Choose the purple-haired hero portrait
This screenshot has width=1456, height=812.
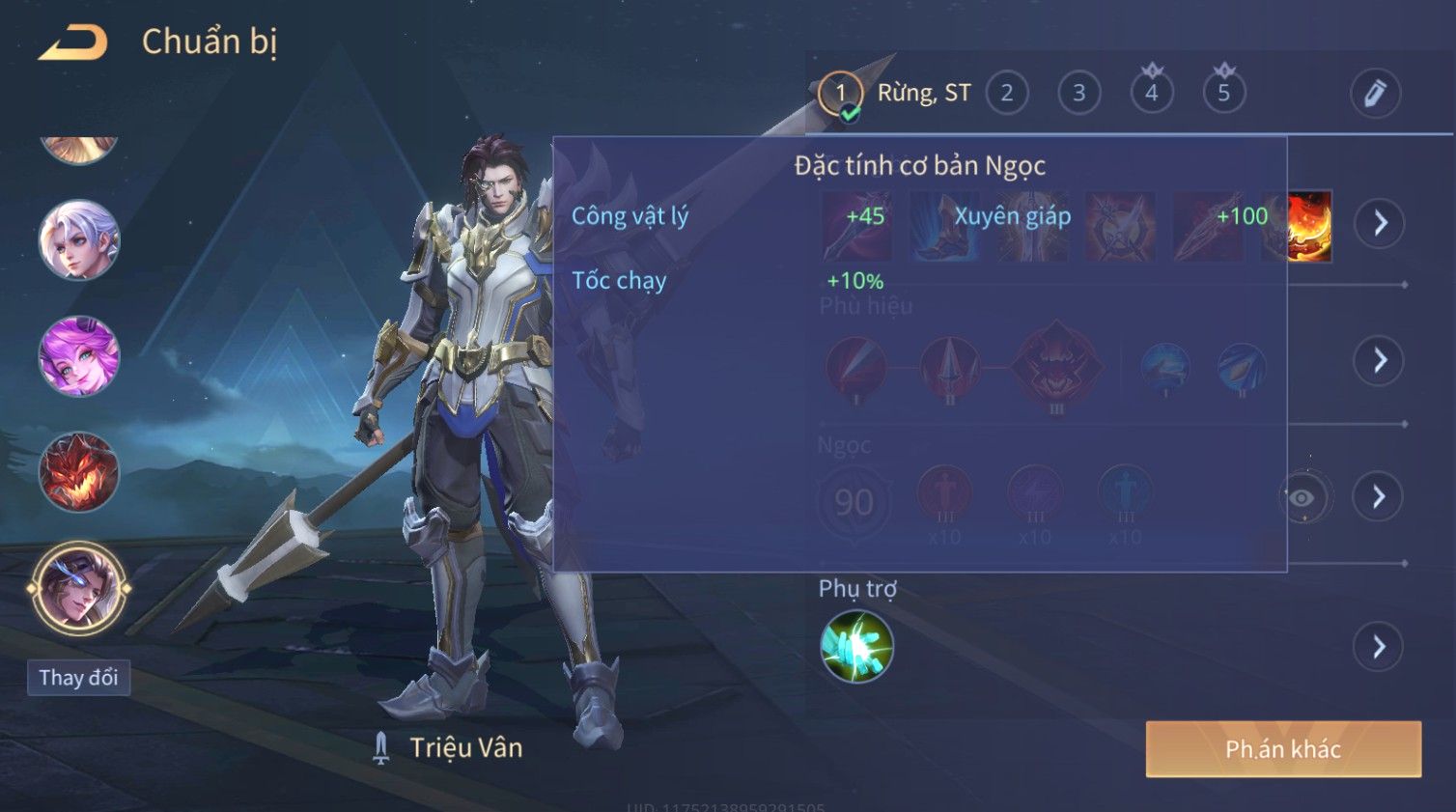coord(78,356)
